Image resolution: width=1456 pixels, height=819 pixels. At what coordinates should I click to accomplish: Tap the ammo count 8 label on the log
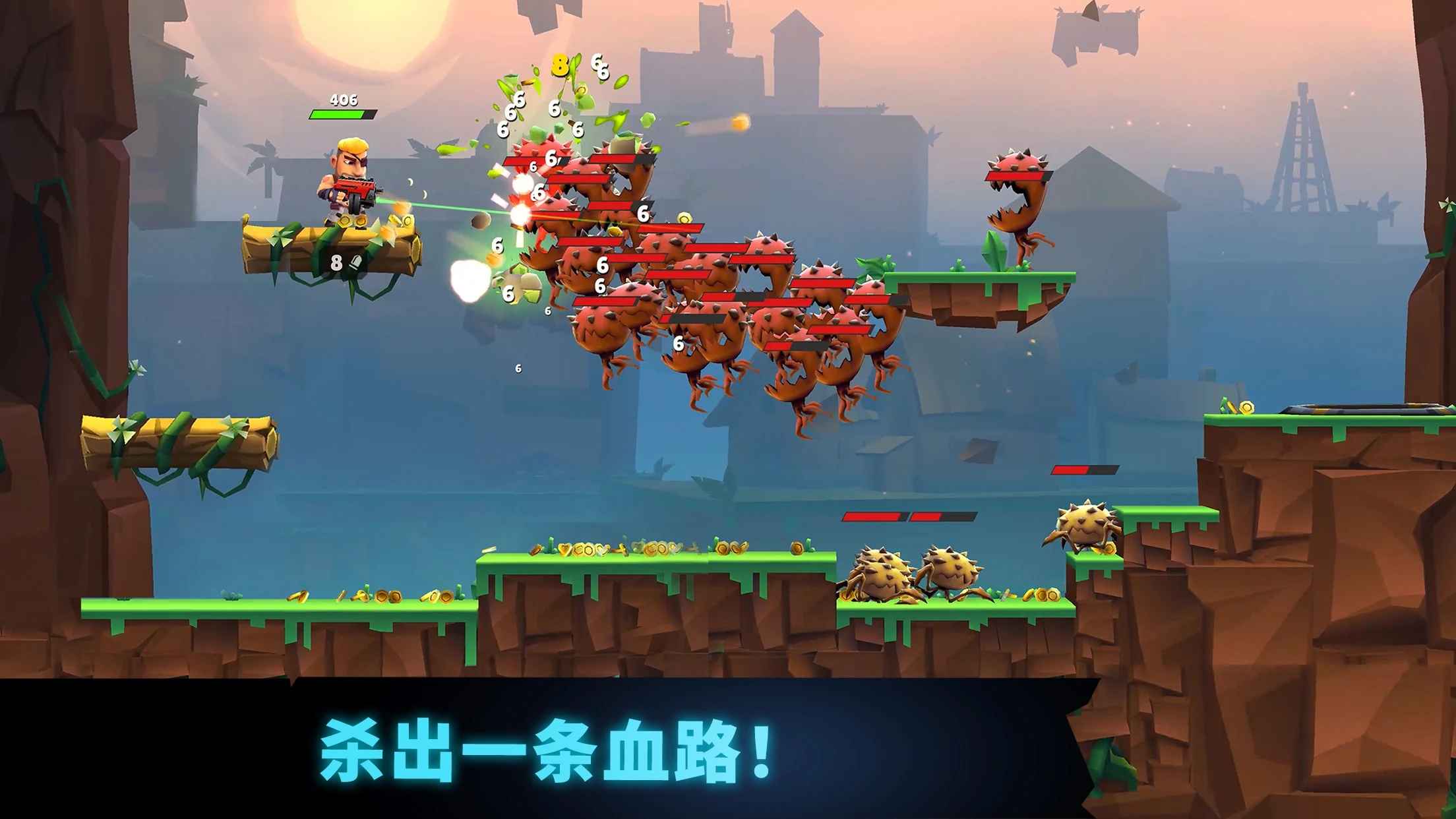(335, 262)
